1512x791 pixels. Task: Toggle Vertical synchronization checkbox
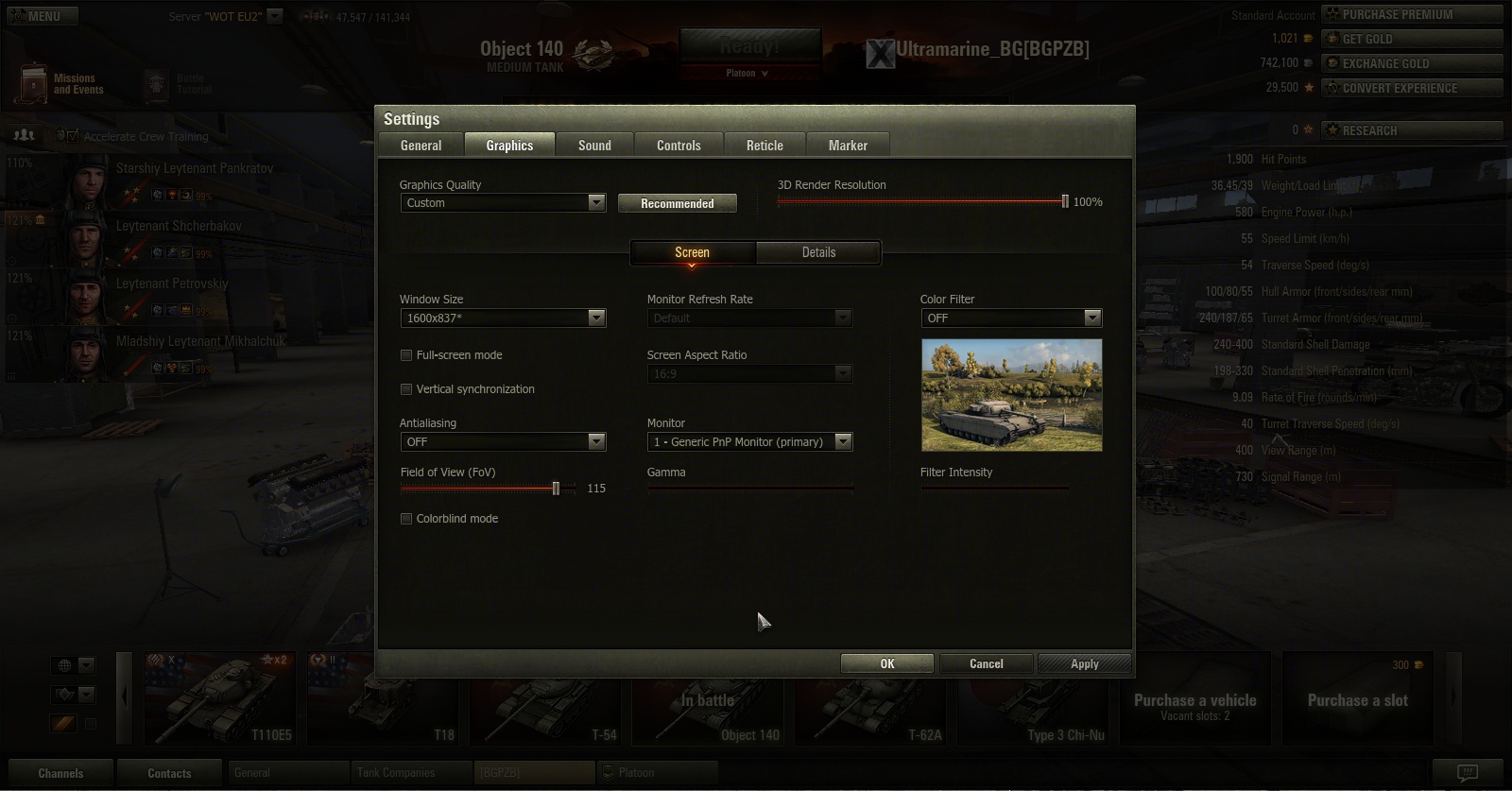point(406,389)
